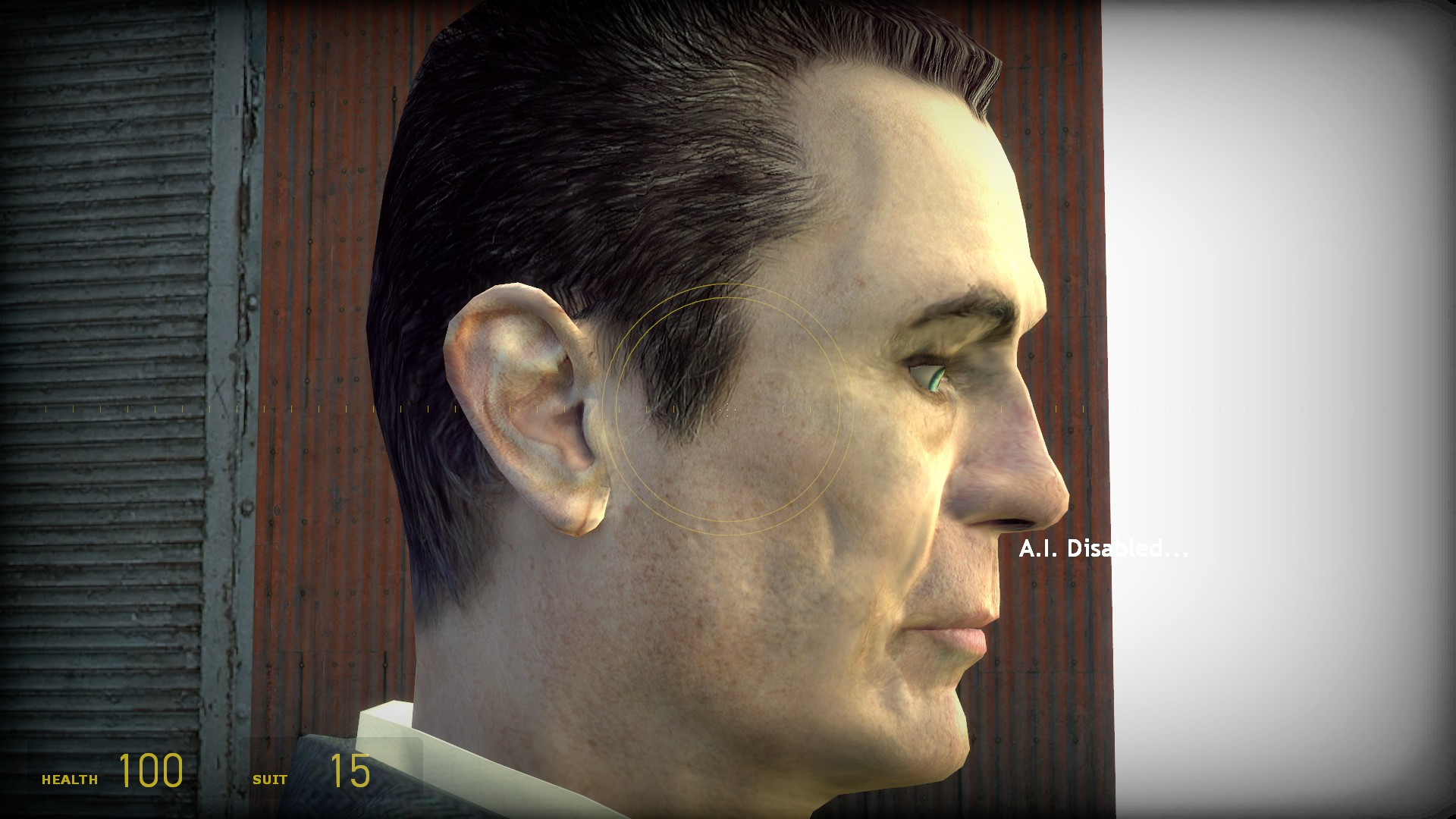Click the horizontal tick-mark scale line
The image size is (1456, 819).
531,409
